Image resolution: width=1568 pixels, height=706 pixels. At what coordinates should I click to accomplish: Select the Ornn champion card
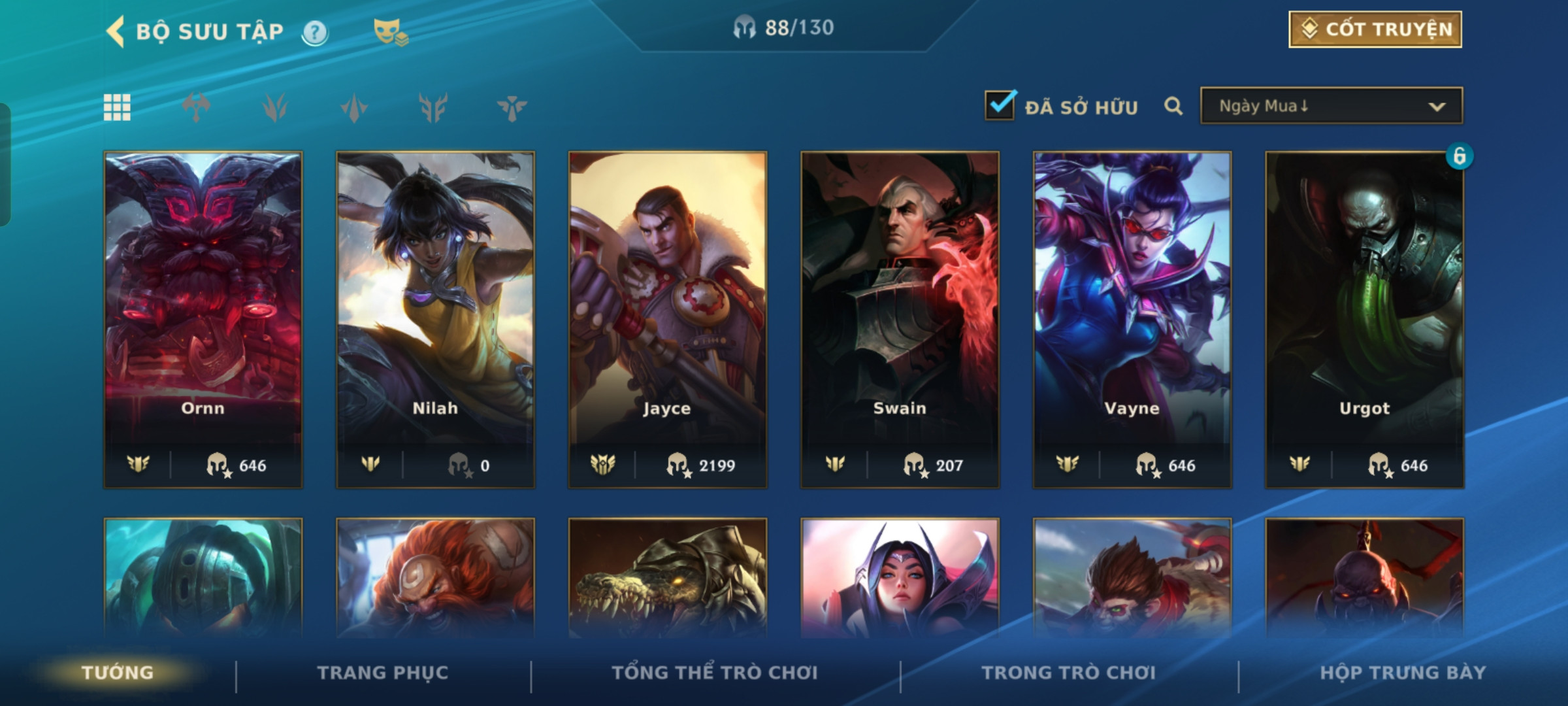click(203, 319)
